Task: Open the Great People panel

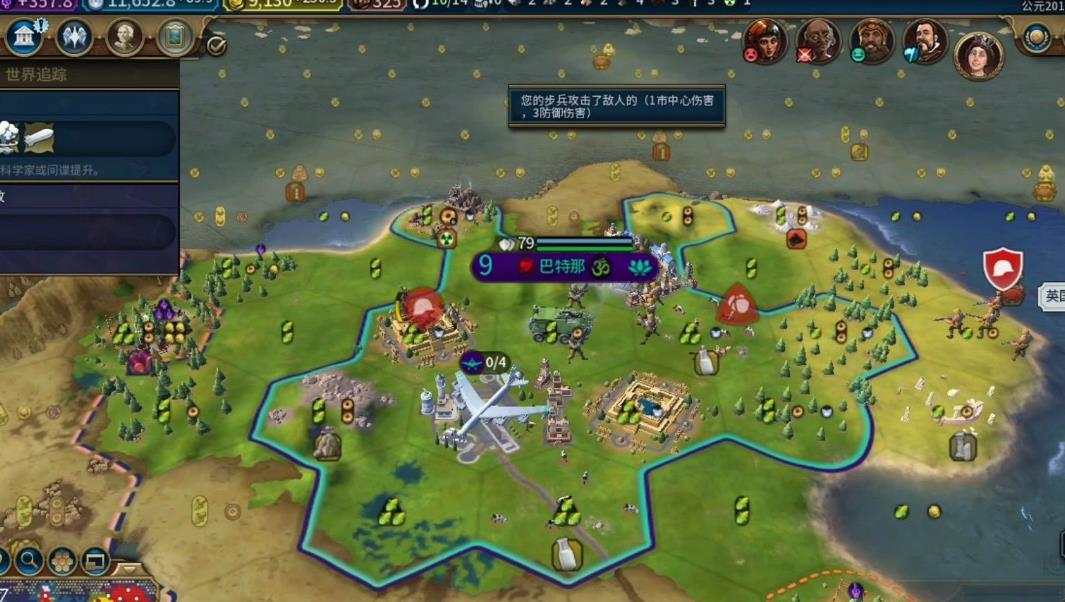Action: [124, 38]
